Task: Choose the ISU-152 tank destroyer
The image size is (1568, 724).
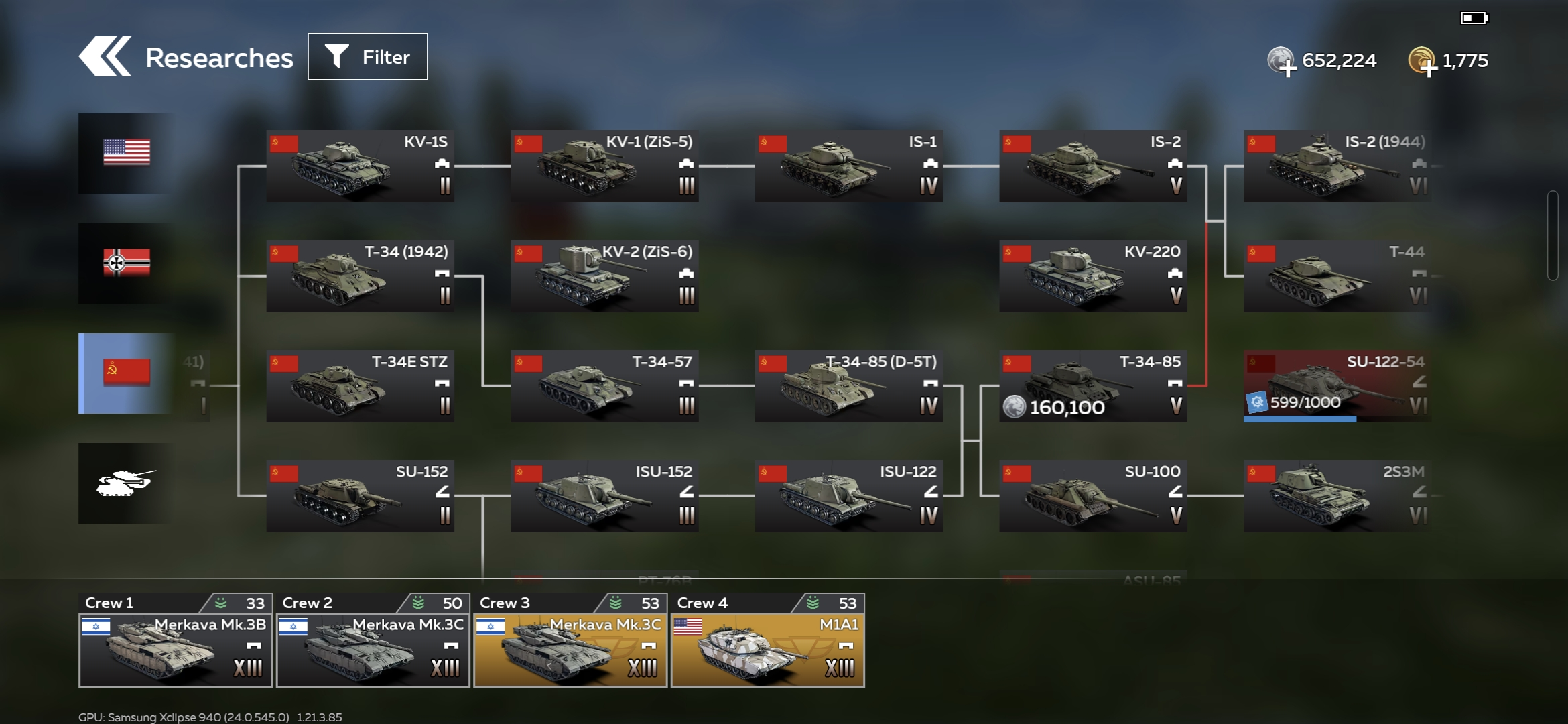Action: tap(604, 495)
